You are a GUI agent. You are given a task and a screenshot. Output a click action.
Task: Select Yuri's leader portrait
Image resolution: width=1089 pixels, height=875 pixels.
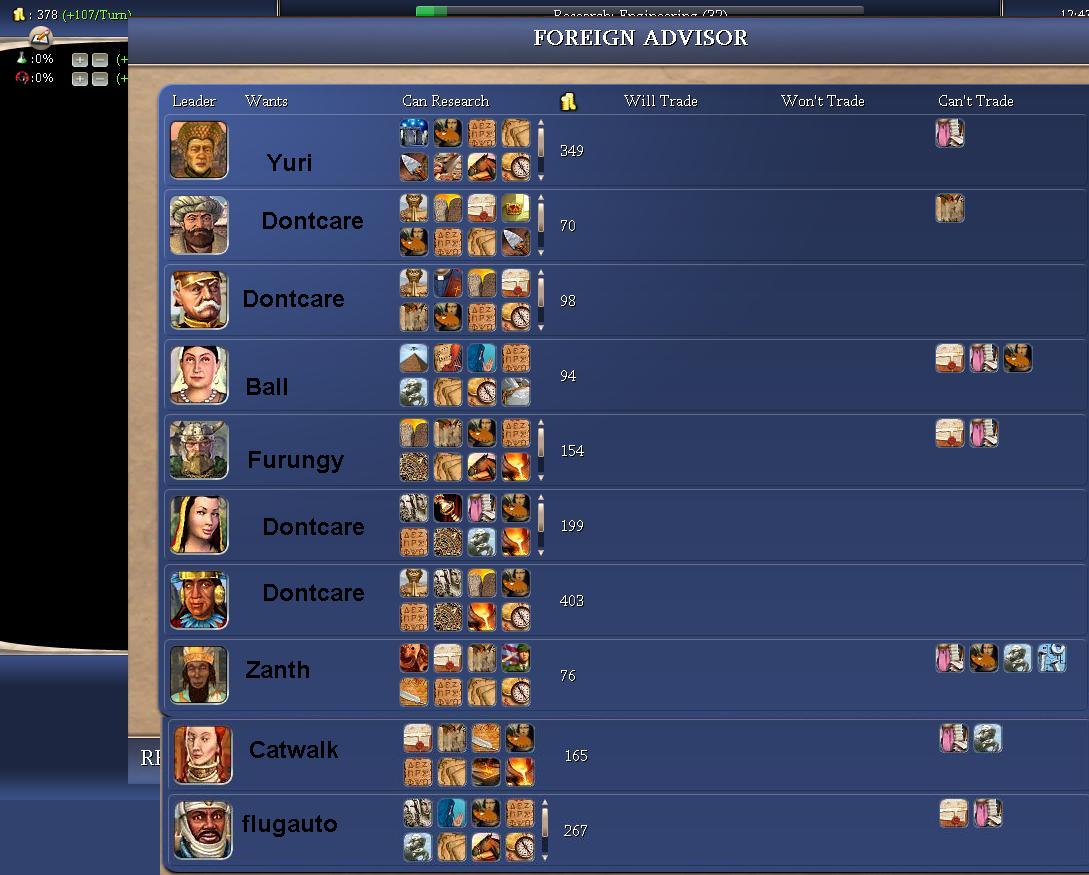tap(199, 150)
